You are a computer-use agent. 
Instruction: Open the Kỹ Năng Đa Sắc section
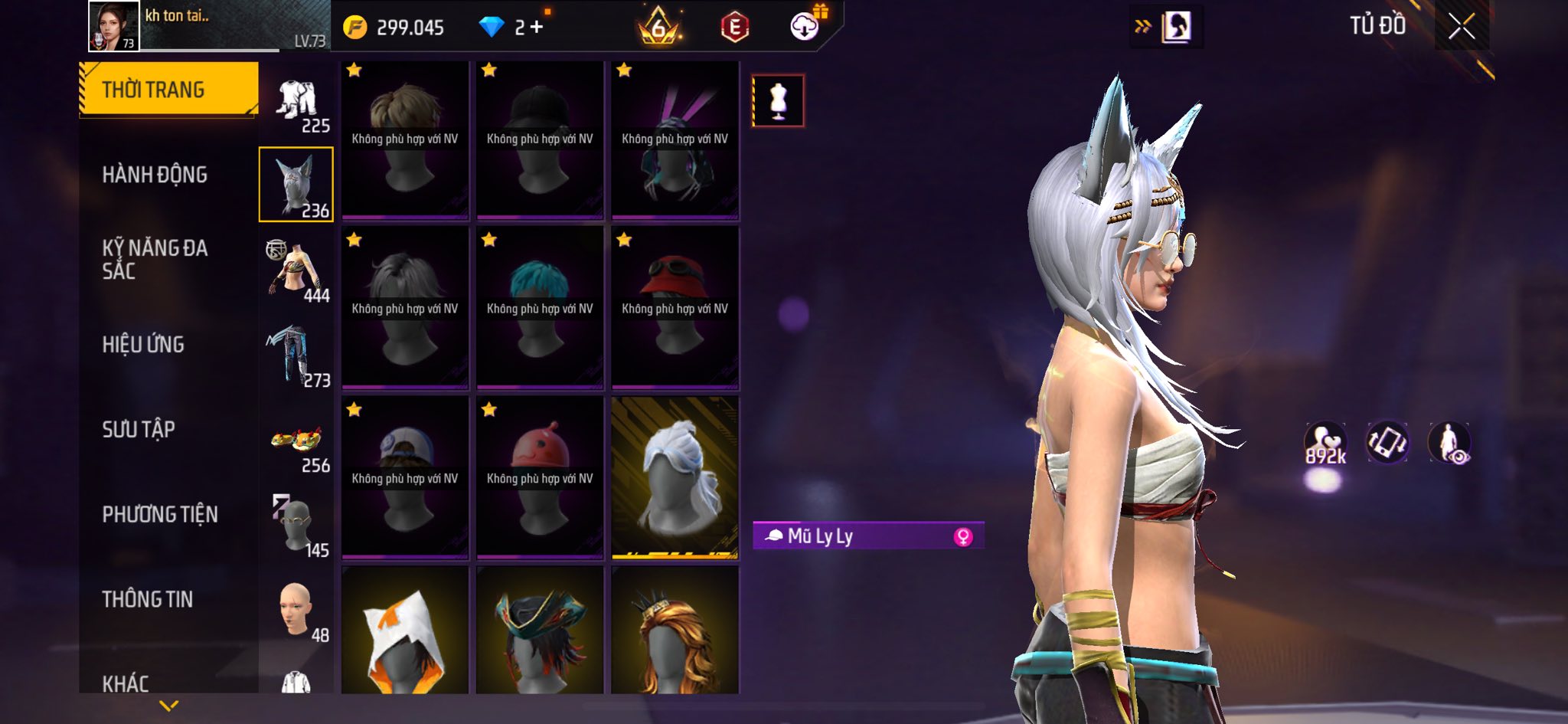[x=155, y=259]
